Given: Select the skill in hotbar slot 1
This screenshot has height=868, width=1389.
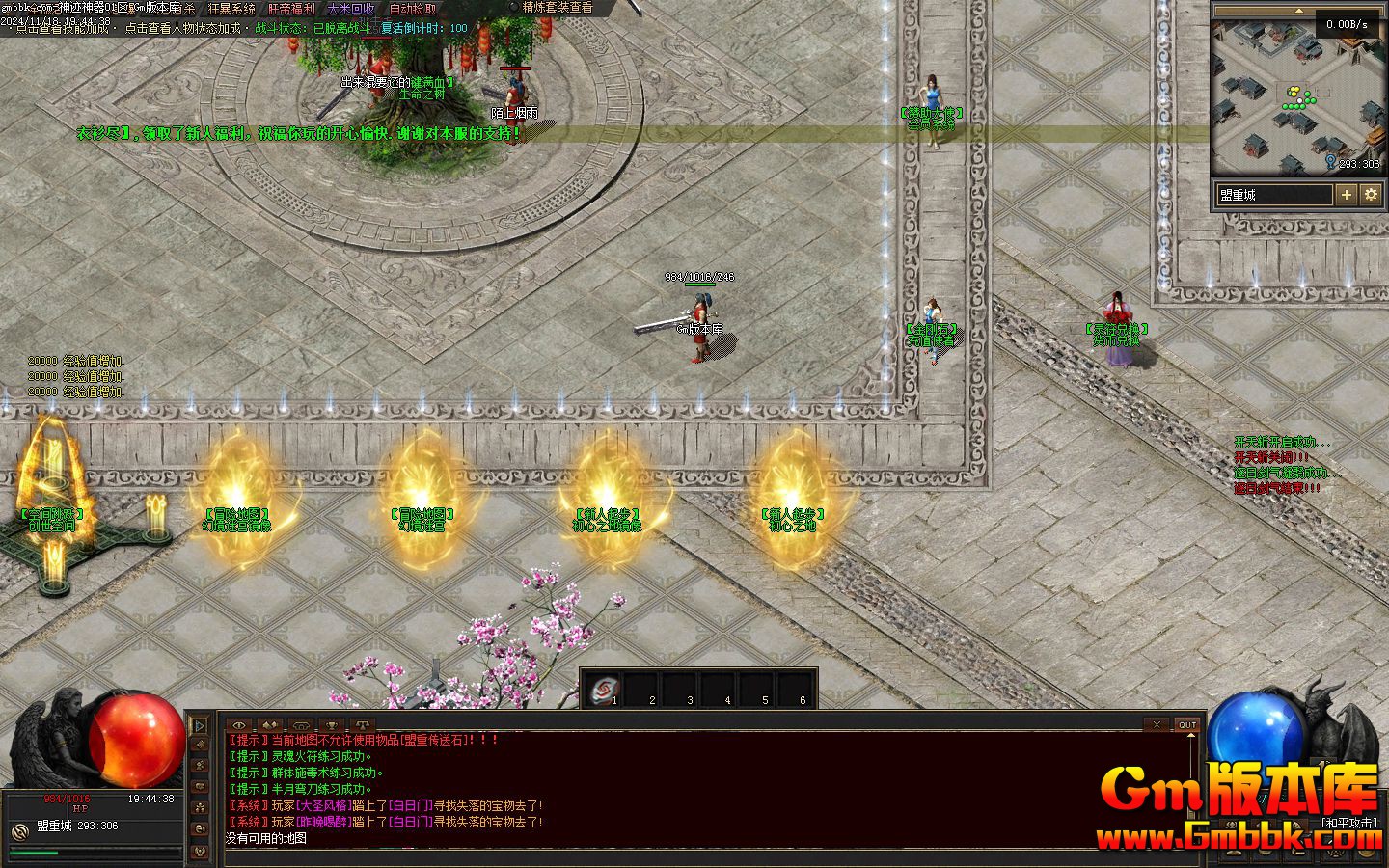Looking at the screenshot, I should click(x=604, y=689).
